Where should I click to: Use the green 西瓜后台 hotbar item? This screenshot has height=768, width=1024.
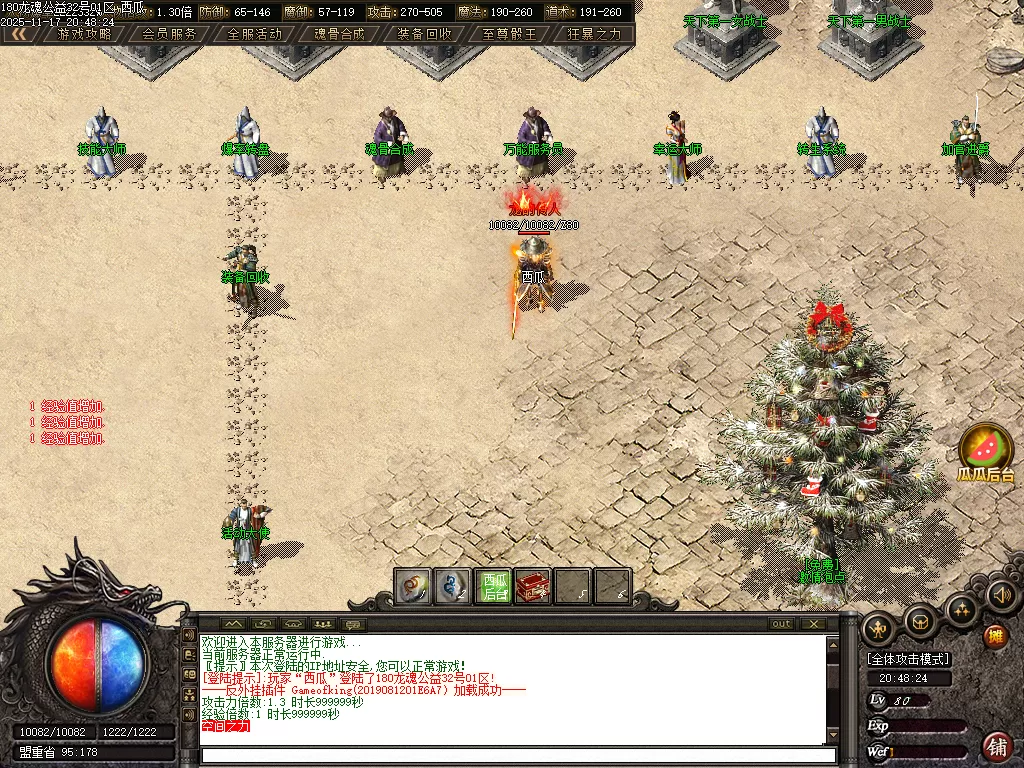[x=494, y=586]
